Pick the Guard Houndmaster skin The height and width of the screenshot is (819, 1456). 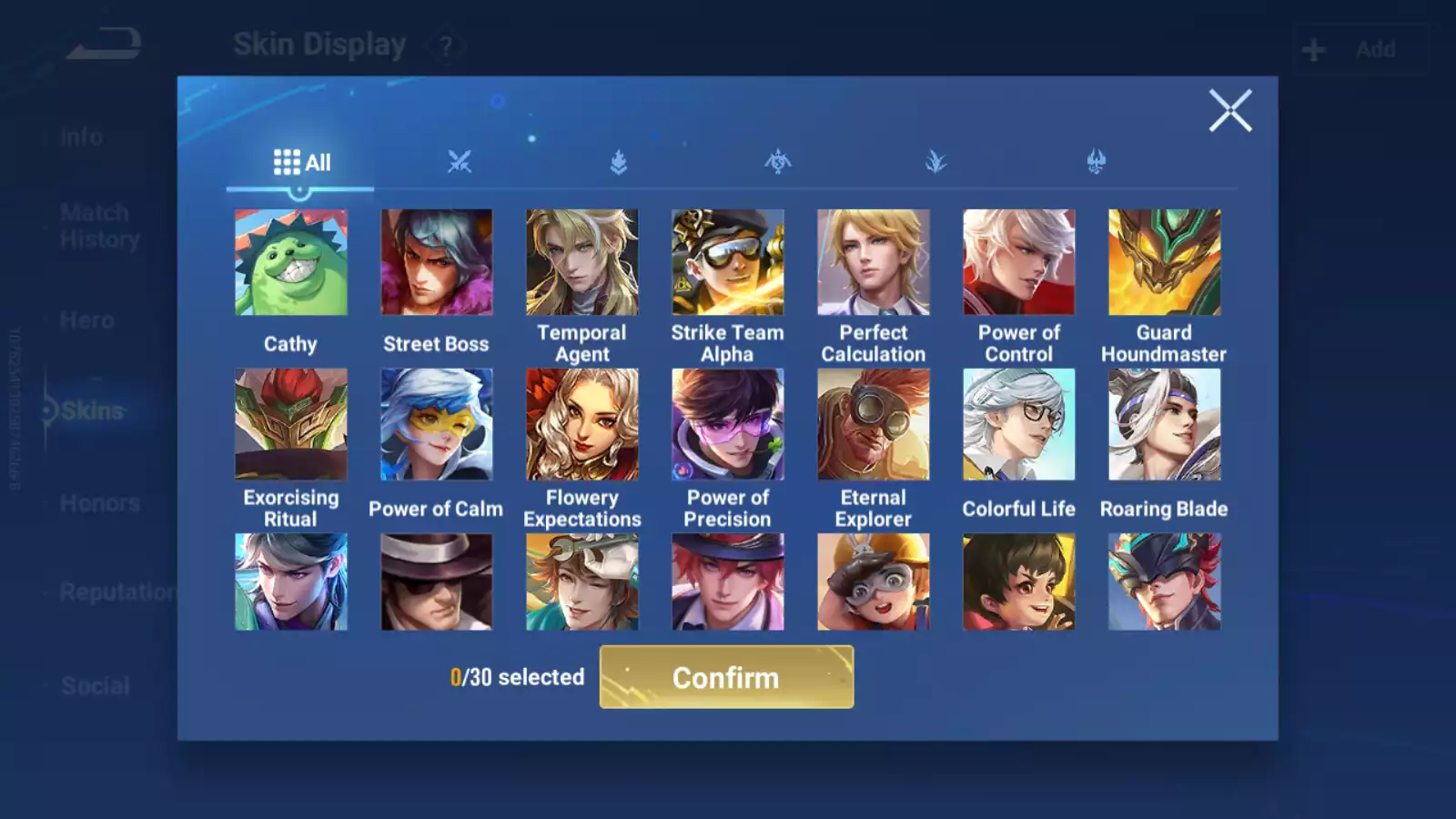1165,263
